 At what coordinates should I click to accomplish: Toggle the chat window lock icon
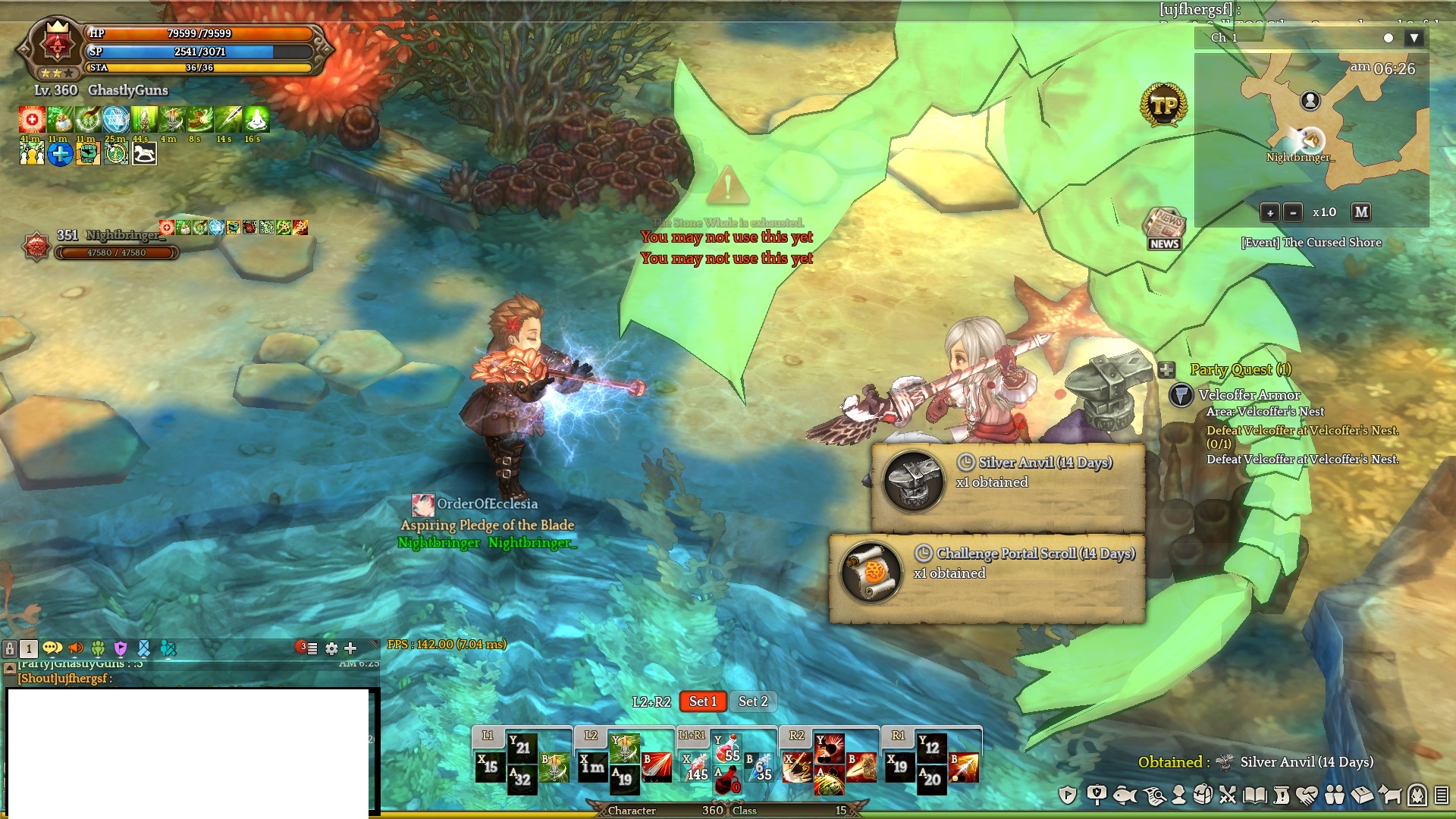tap(10, 648)
